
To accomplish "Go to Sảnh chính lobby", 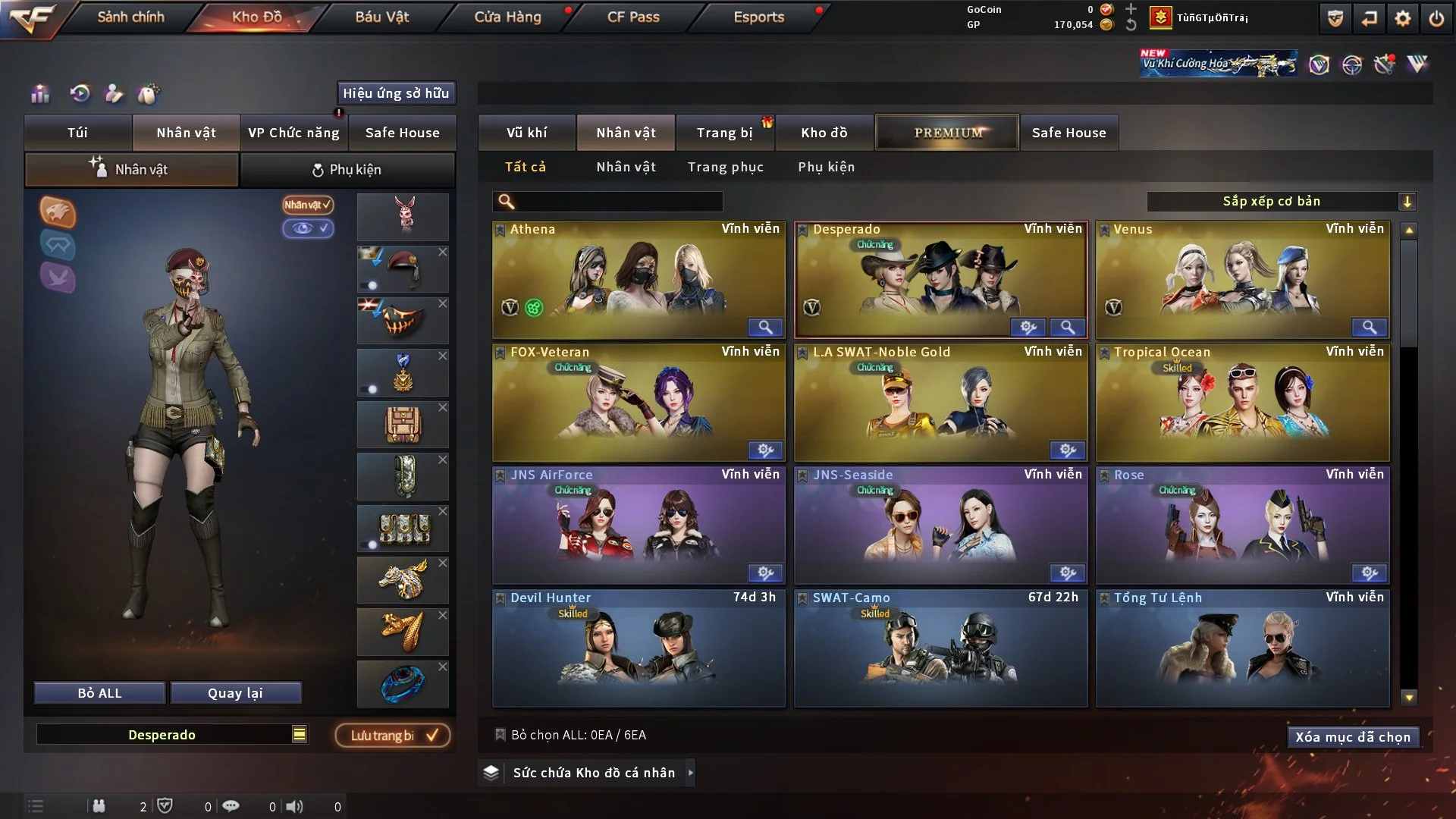I will coord(130,17).
